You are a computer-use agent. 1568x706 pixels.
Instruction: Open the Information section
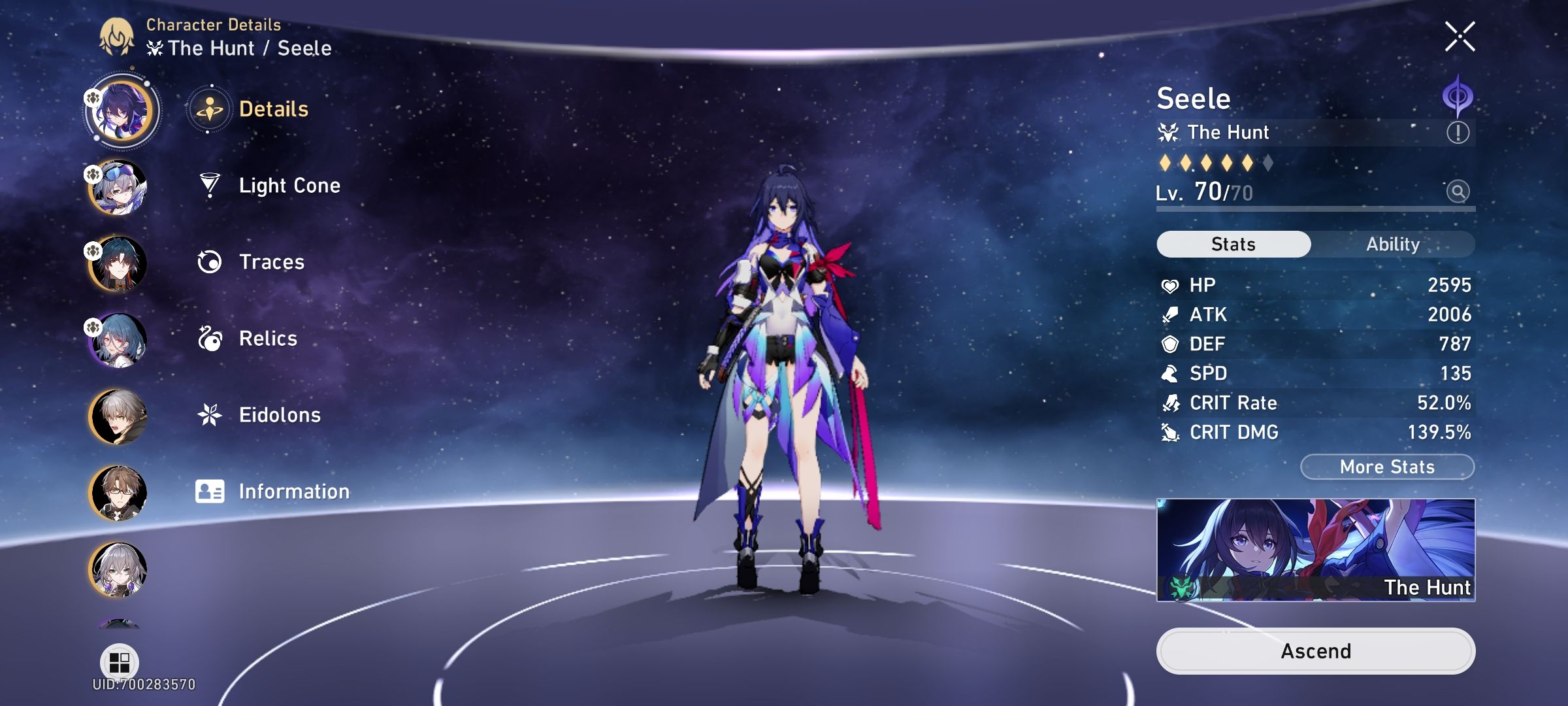294,492
